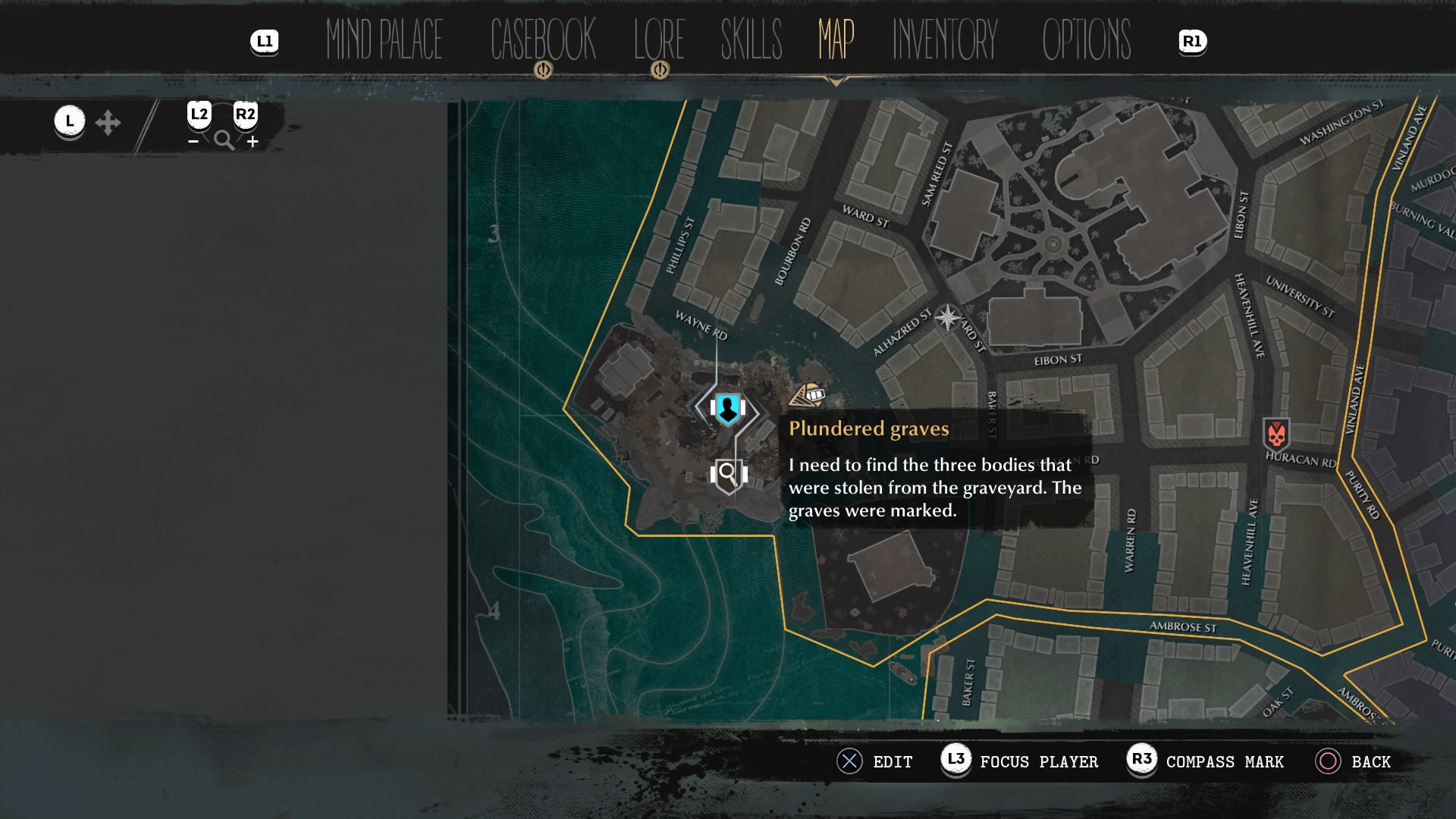Click the pan arrows icon beside the L button
Viewport: 1456px width, 819px height.
click(108, 121)
